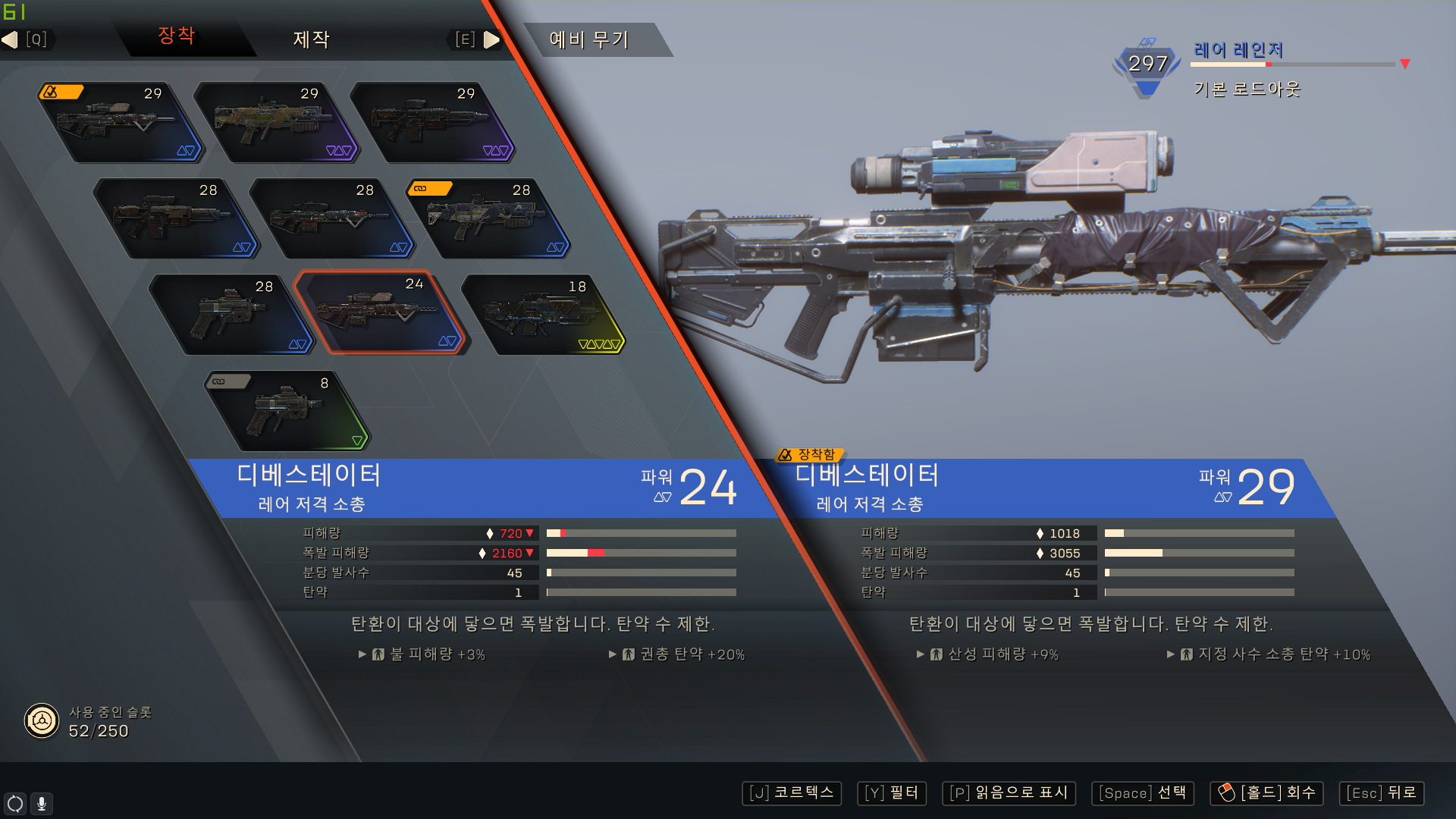Select the green power 8 pistol slot
Viewport: 1456px width, 819px height.
click(x=287, y=411)
